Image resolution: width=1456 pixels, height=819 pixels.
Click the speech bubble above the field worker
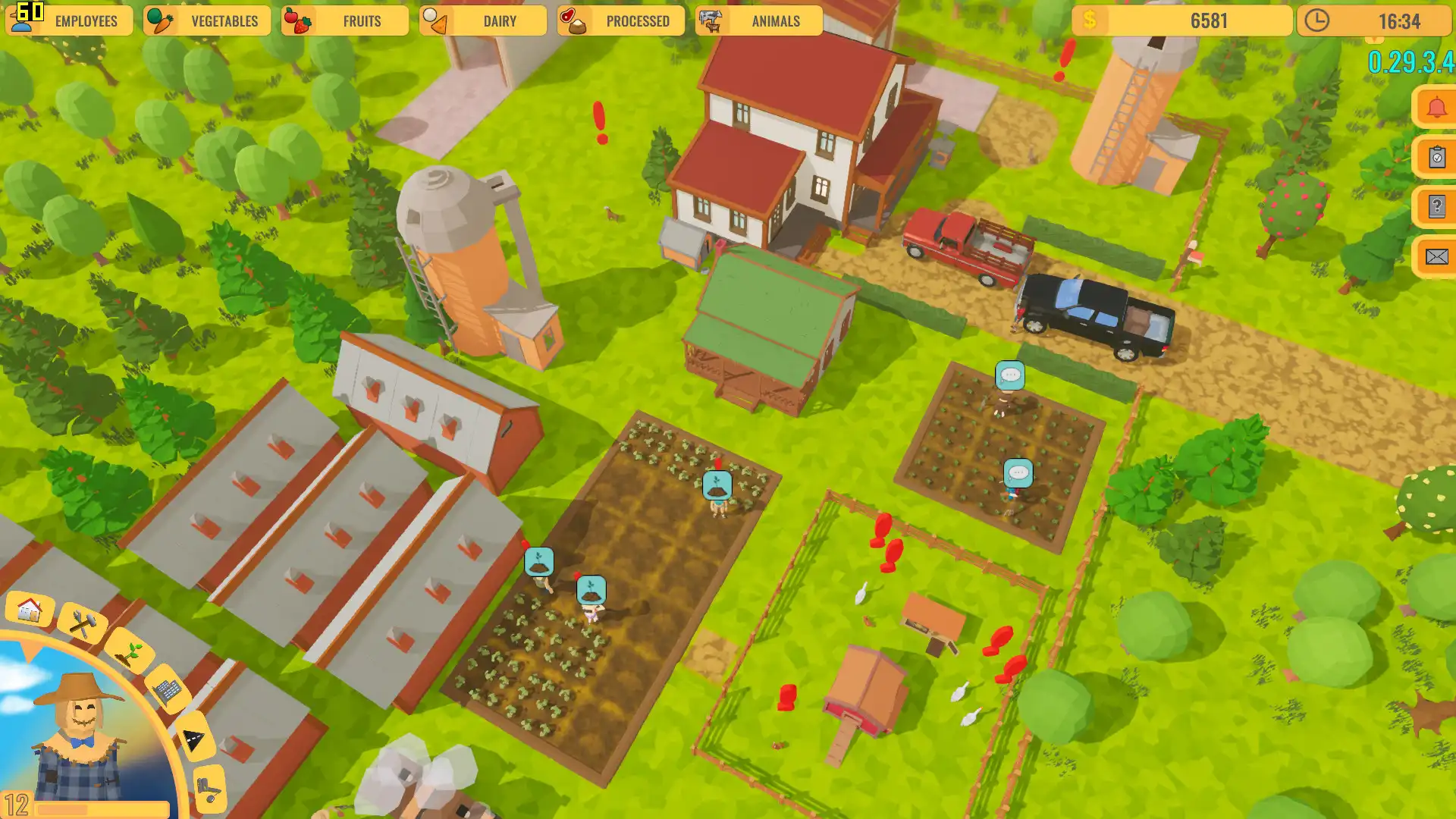pyautogui.click(x=1010, y=375)
